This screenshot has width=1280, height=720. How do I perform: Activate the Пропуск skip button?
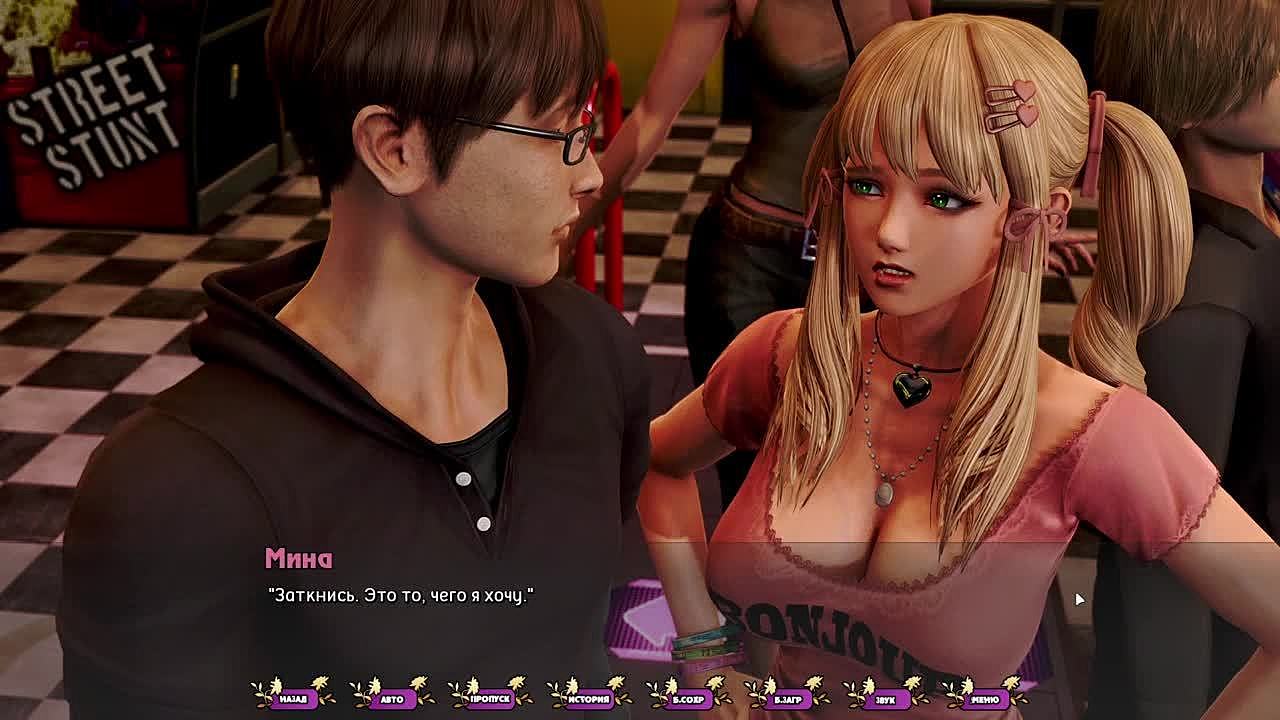(x=490, y=698)
